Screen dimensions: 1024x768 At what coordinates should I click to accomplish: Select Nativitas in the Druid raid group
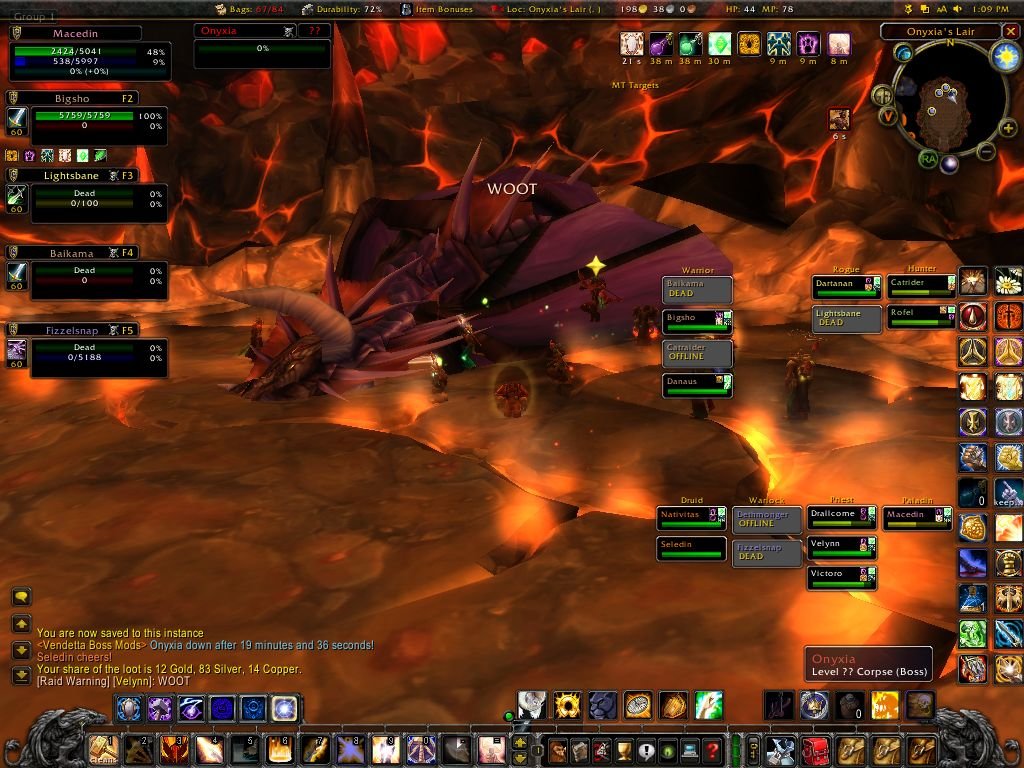691,518
